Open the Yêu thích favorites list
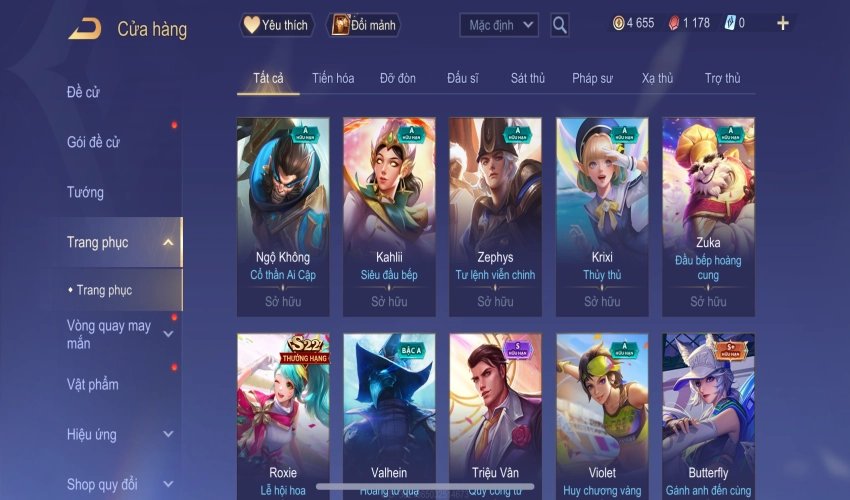 277,25
